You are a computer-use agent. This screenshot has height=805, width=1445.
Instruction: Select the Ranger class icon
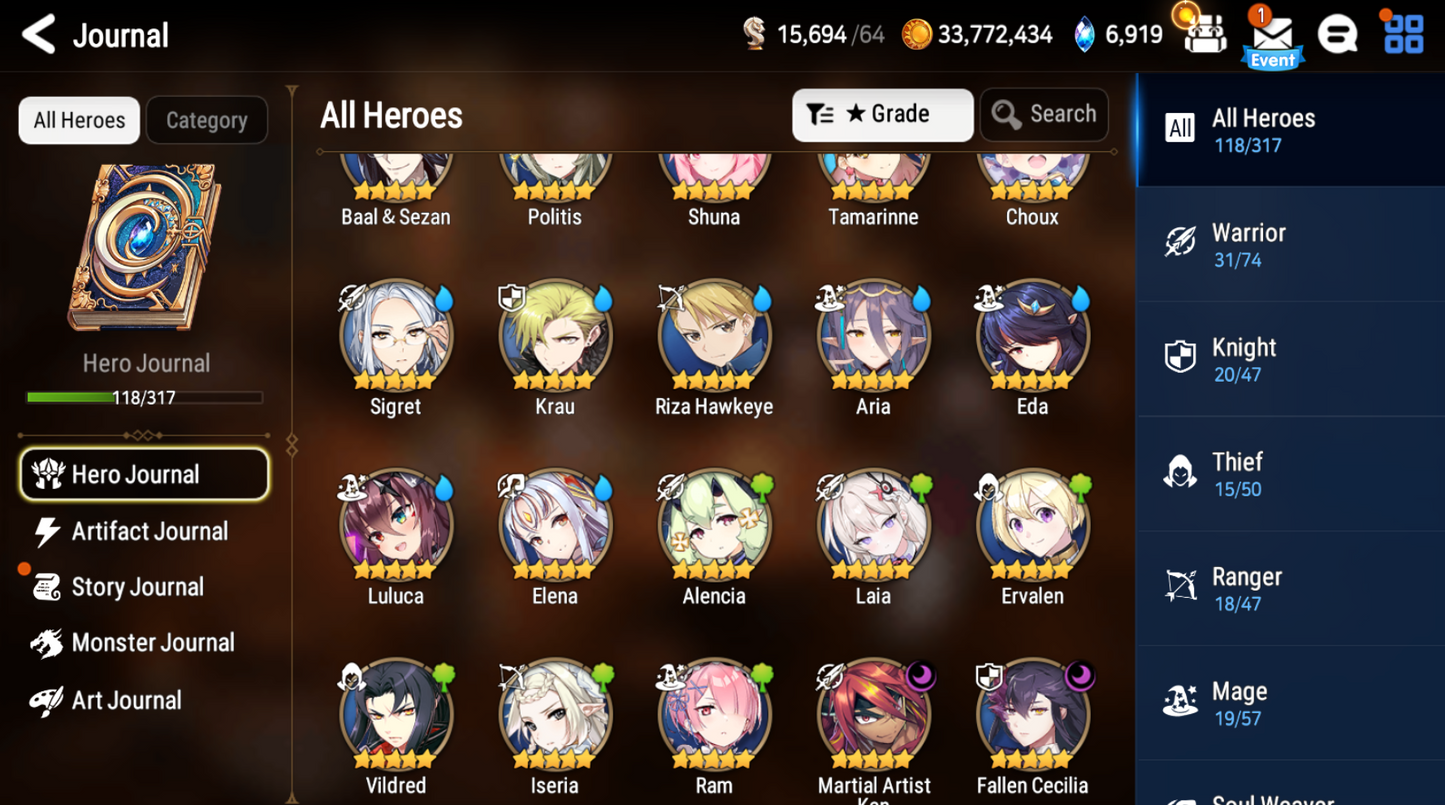tap(1180, 587)
